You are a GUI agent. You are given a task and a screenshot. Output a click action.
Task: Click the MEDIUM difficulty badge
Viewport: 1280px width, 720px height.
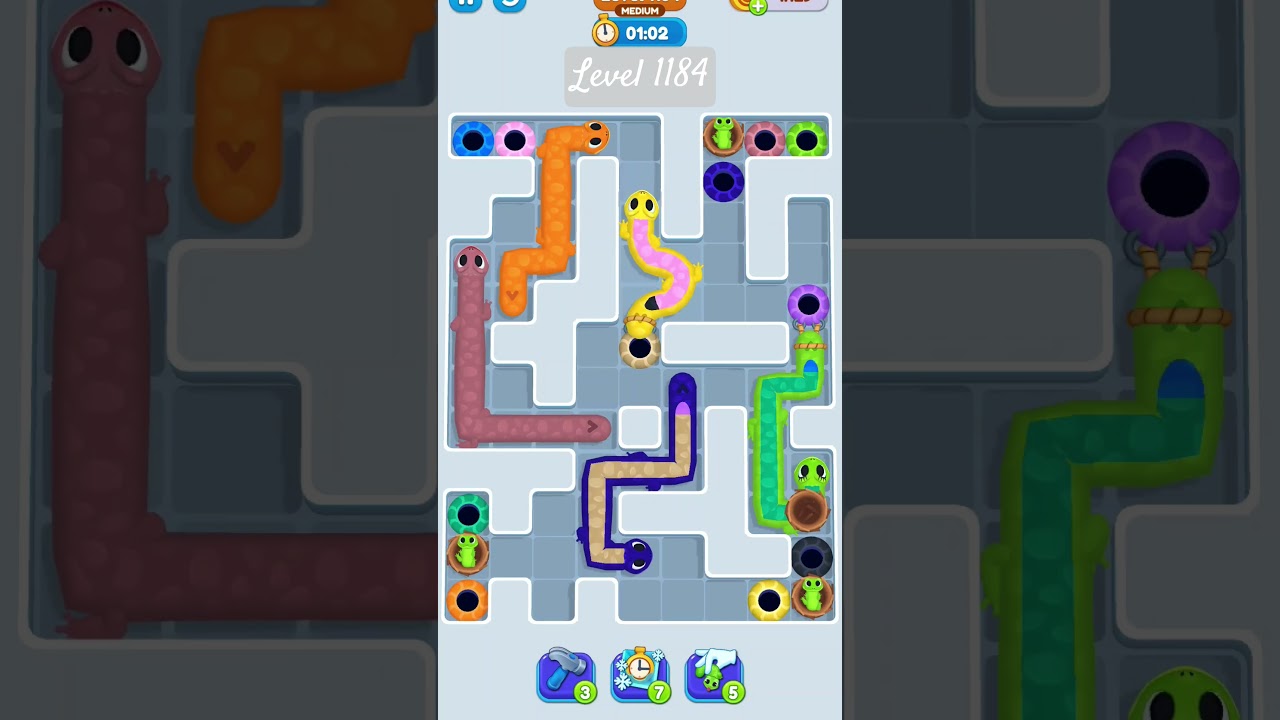click(640, 11)
